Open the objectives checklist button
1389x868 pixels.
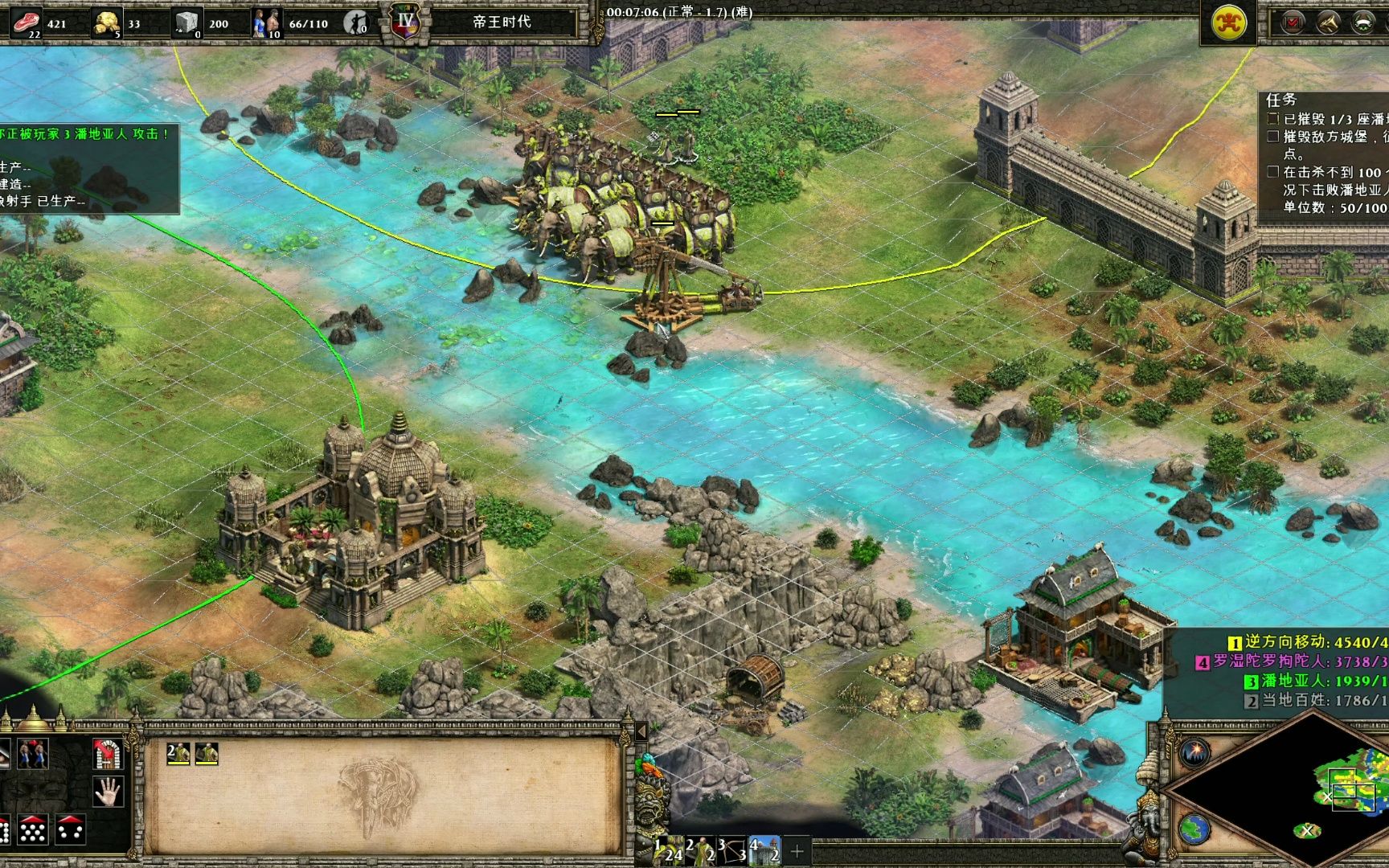(x=1292, y=23)
